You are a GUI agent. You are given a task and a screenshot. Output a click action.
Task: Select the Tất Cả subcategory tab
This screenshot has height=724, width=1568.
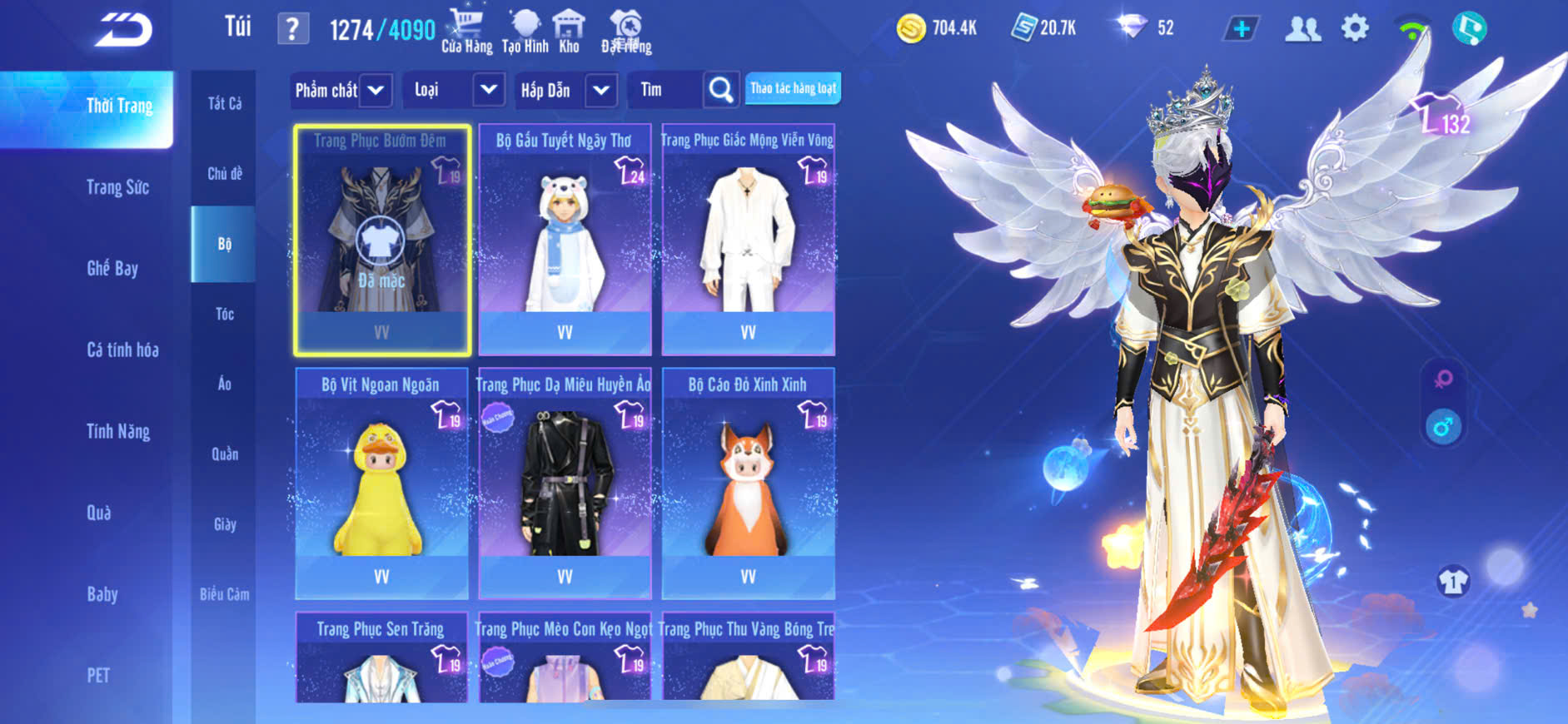(x=224, y=103)
